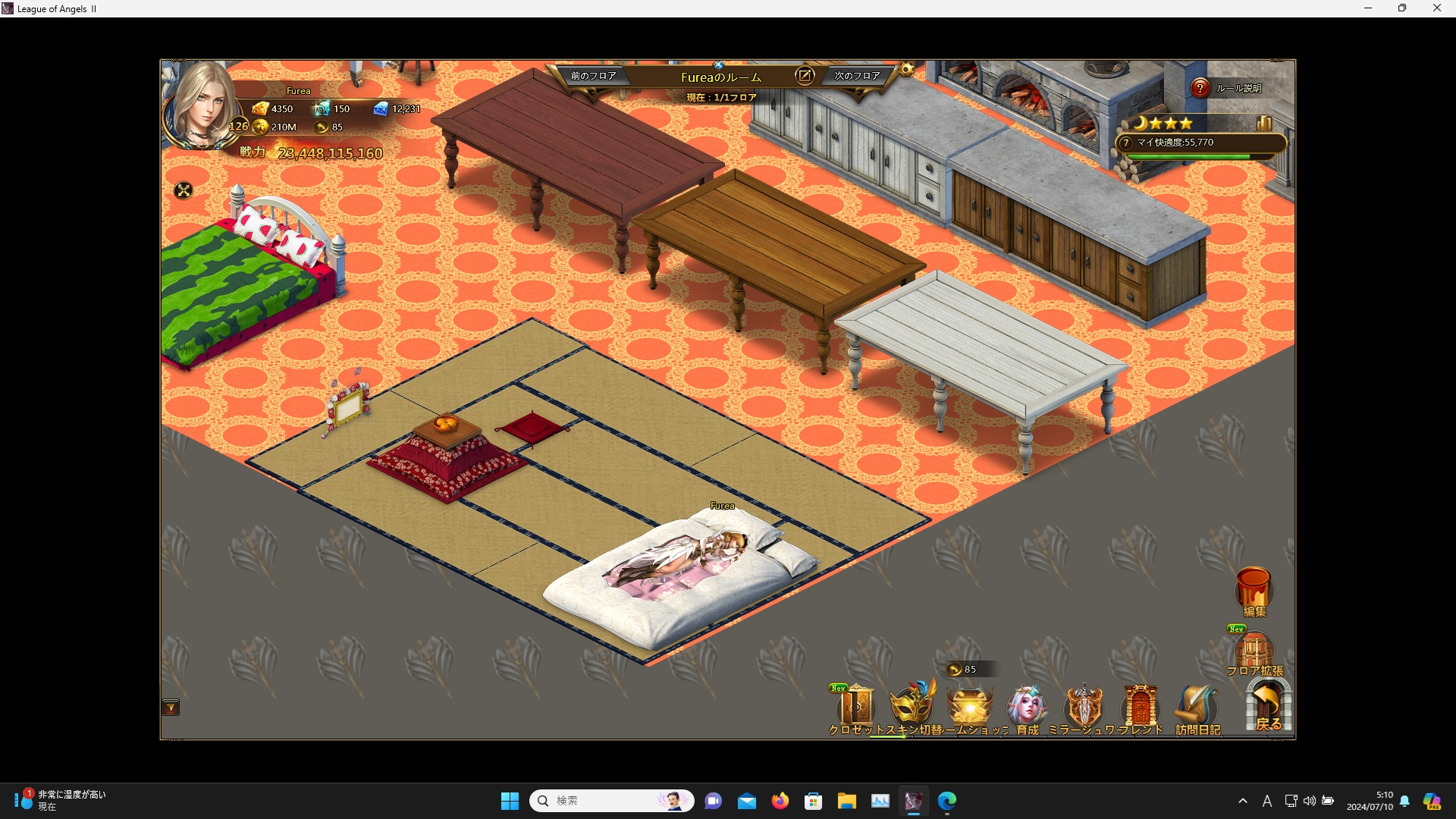The height and width of the screenshot is (819, 1456).
Task: Open the Closet (クロゼット) wardrobe
Action: tap(857, 708)
